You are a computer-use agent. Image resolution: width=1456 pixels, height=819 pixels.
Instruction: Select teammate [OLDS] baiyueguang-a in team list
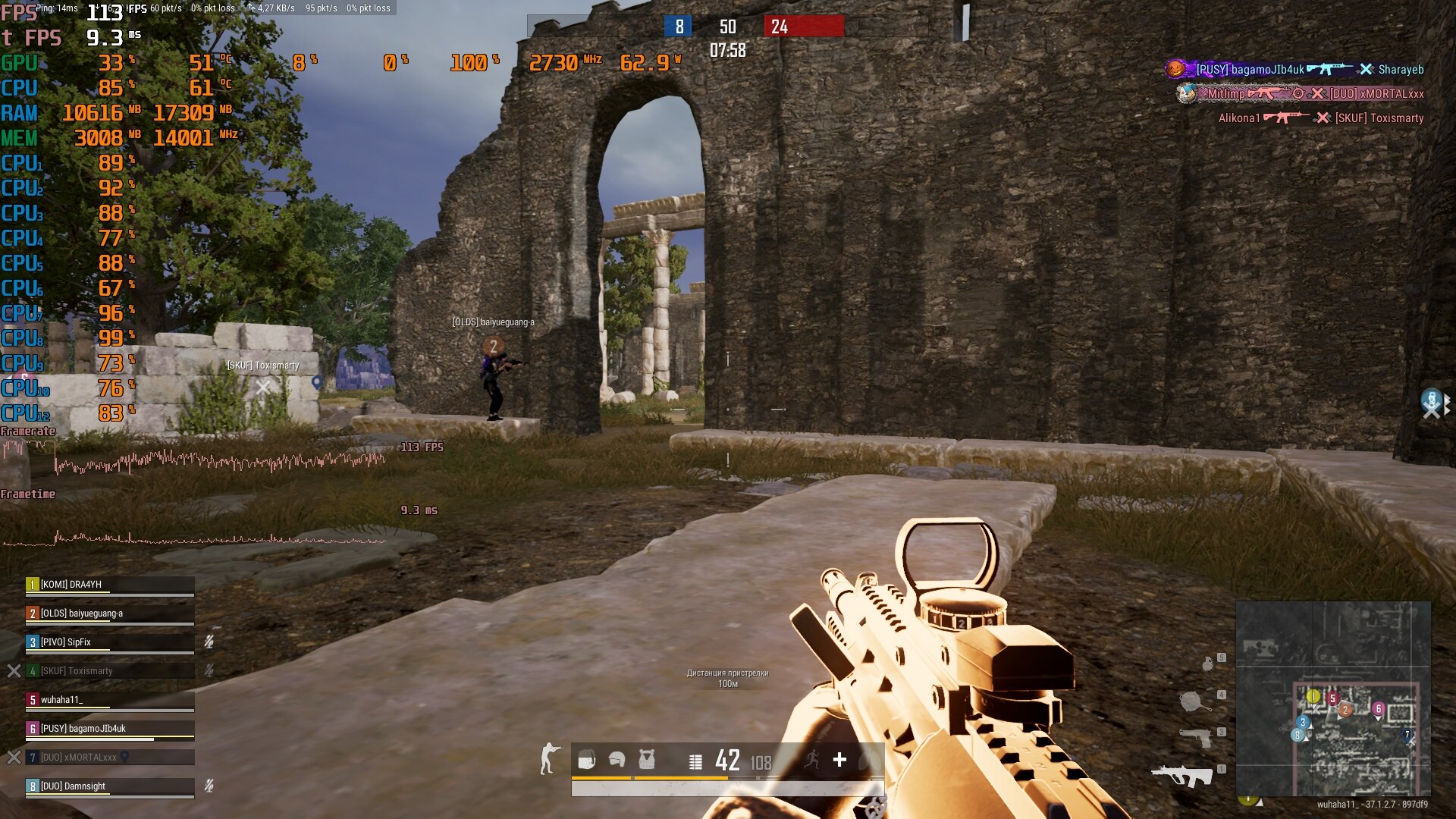pos(110,613)
